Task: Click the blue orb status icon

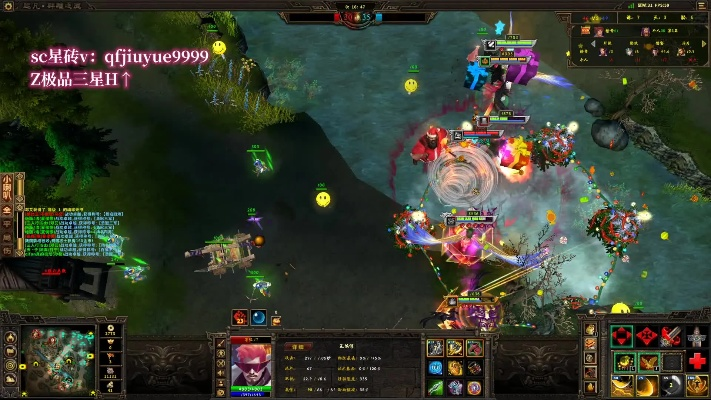Action: coord(258,318)
